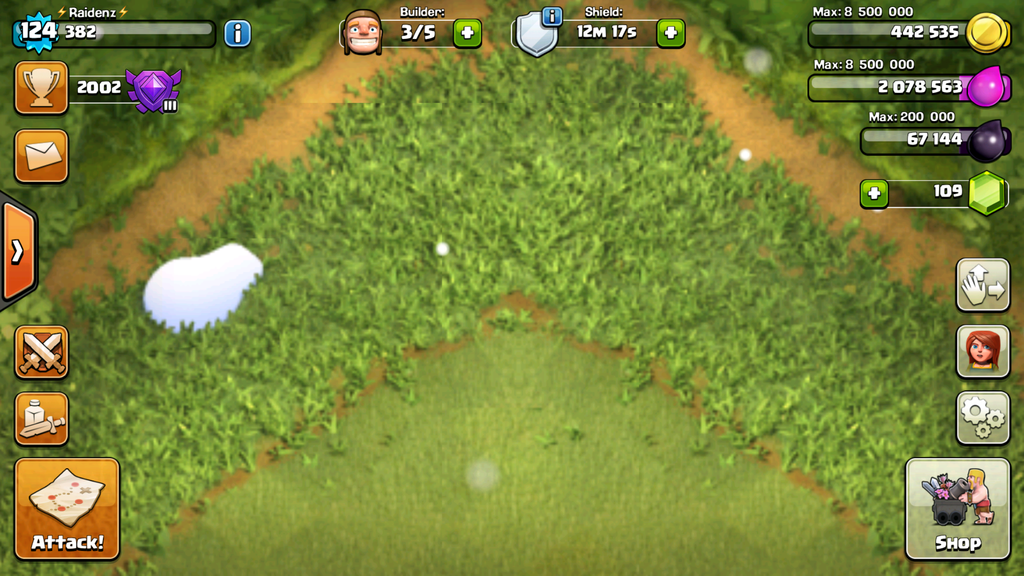This screenshot has width=1024, height=576.
Task: Open the crossed swords army overview
Action: (41, 352)
